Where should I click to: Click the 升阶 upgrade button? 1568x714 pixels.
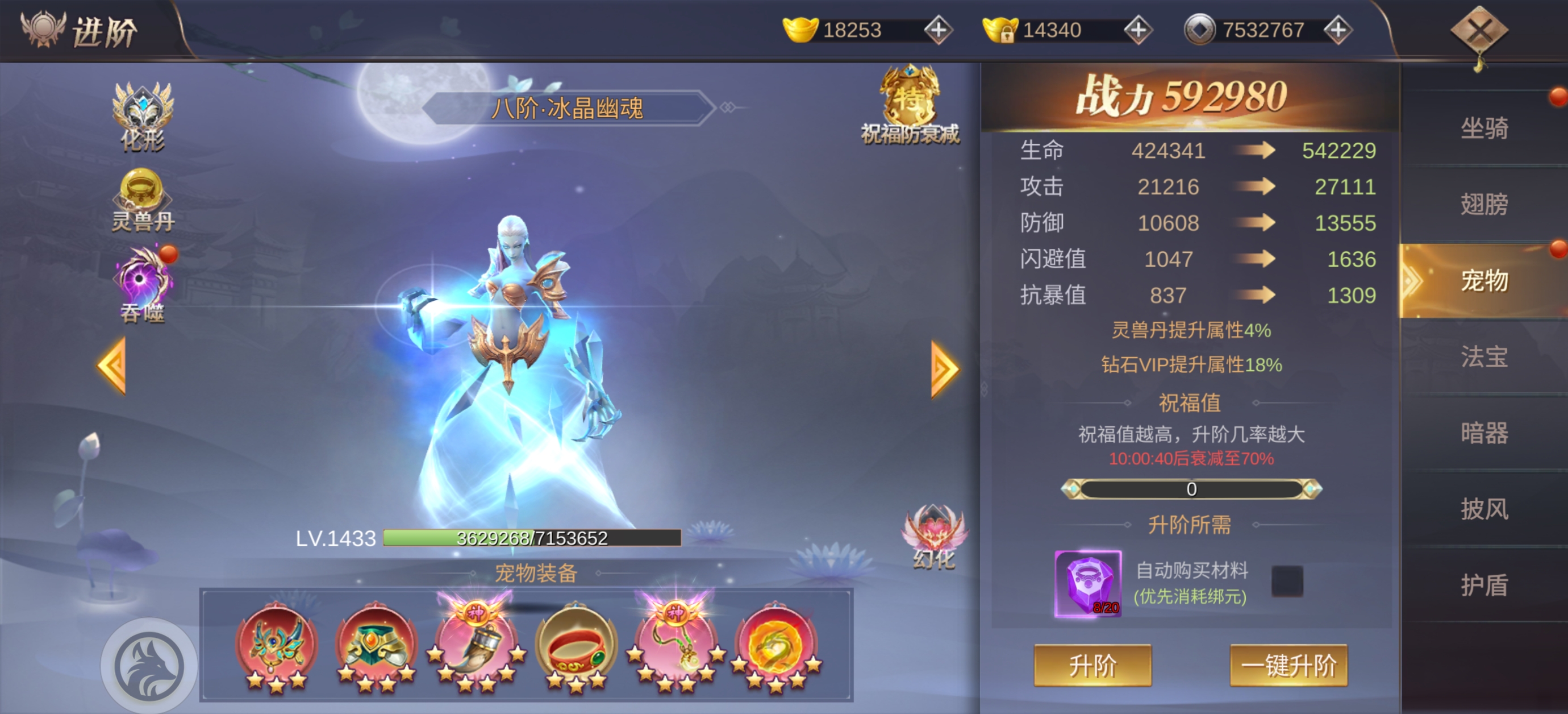(1092, 665)
